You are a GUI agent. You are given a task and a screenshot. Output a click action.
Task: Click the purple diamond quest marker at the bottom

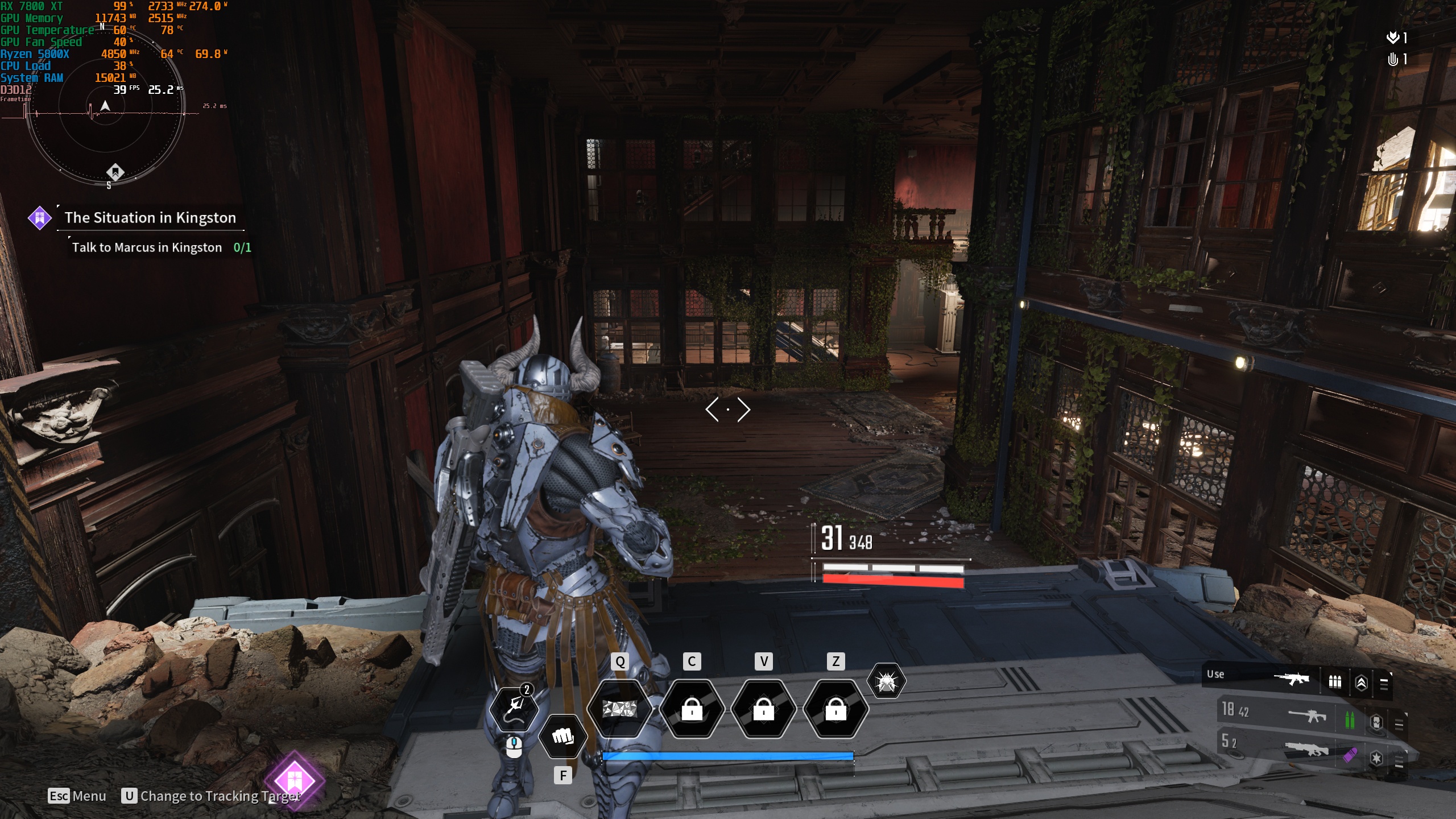coord(294,780)
